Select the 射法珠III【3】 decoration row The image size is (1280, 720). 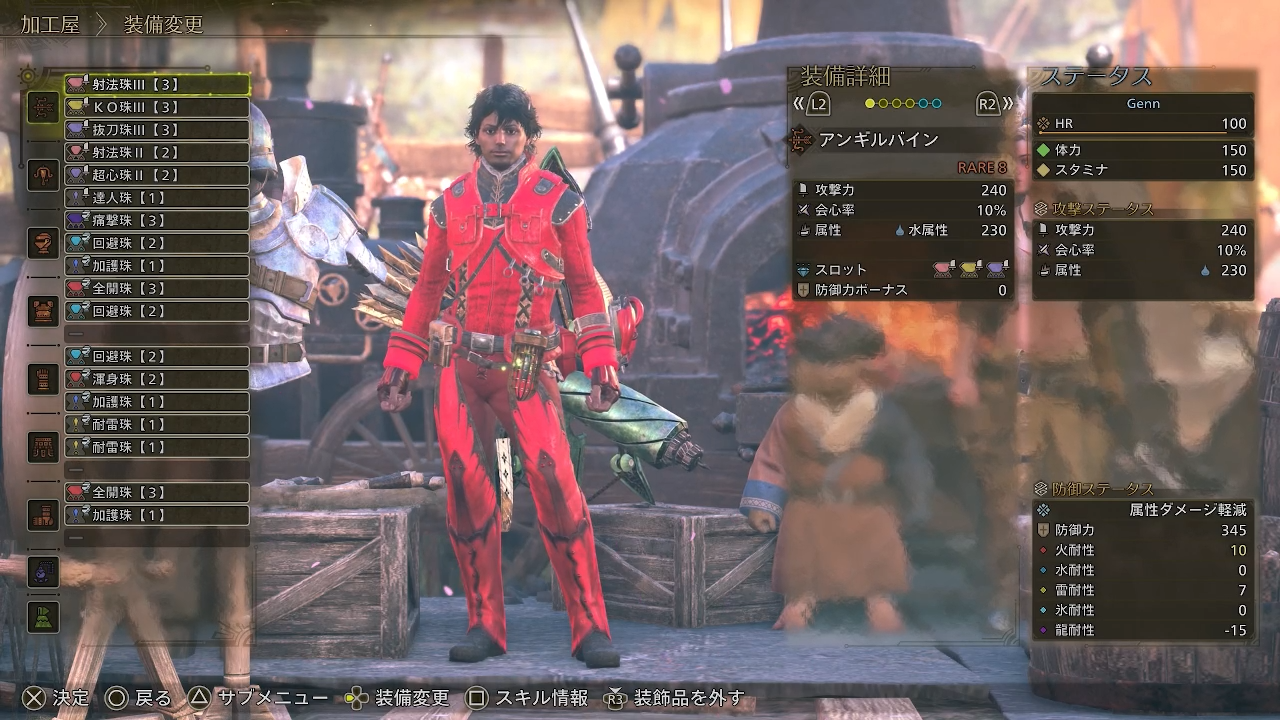(x=157, y=85)
